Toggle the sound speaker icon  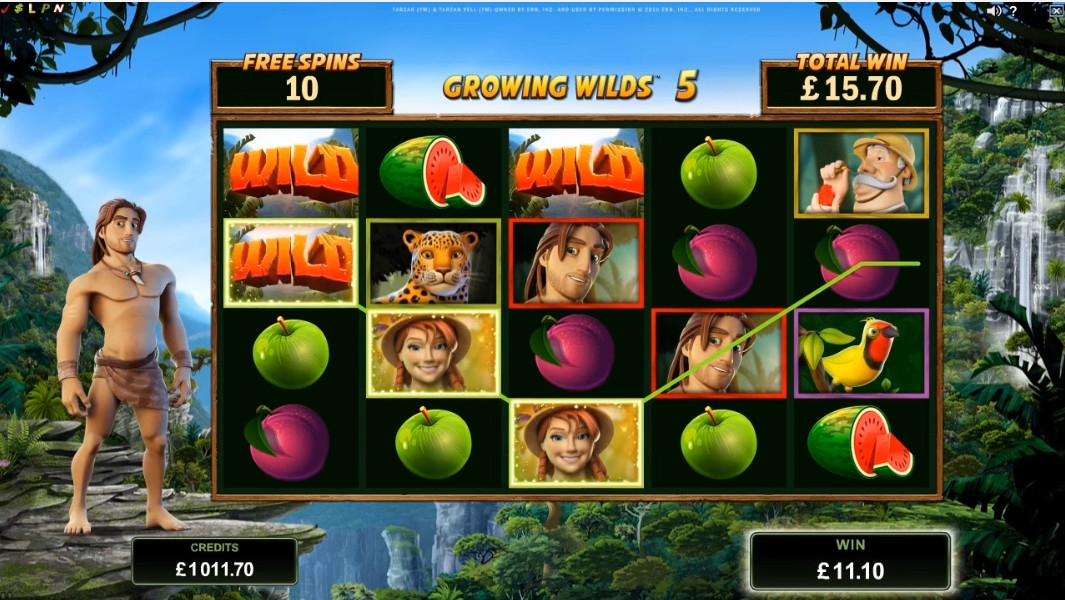point(993,11)
